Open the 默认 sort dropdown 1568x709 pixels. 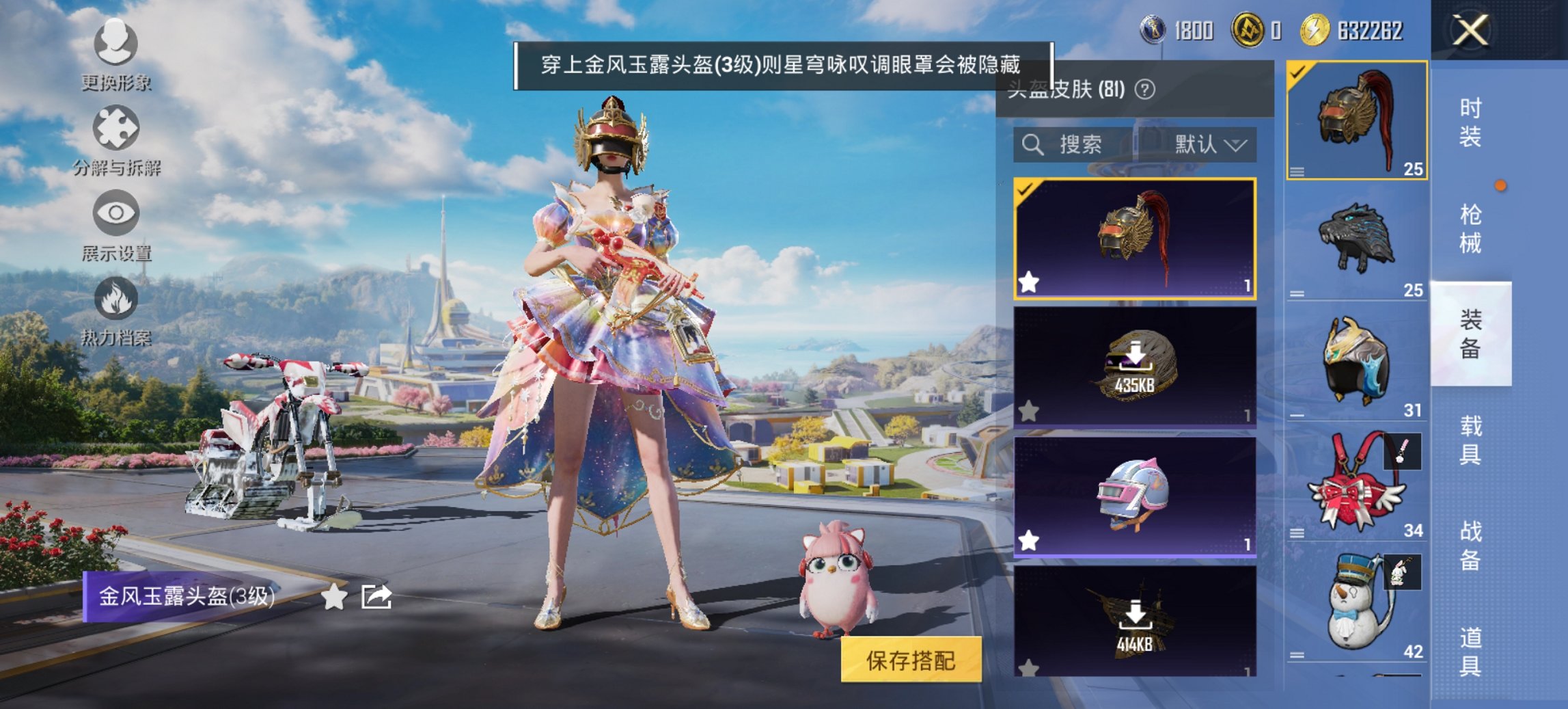coord(1207,145)
